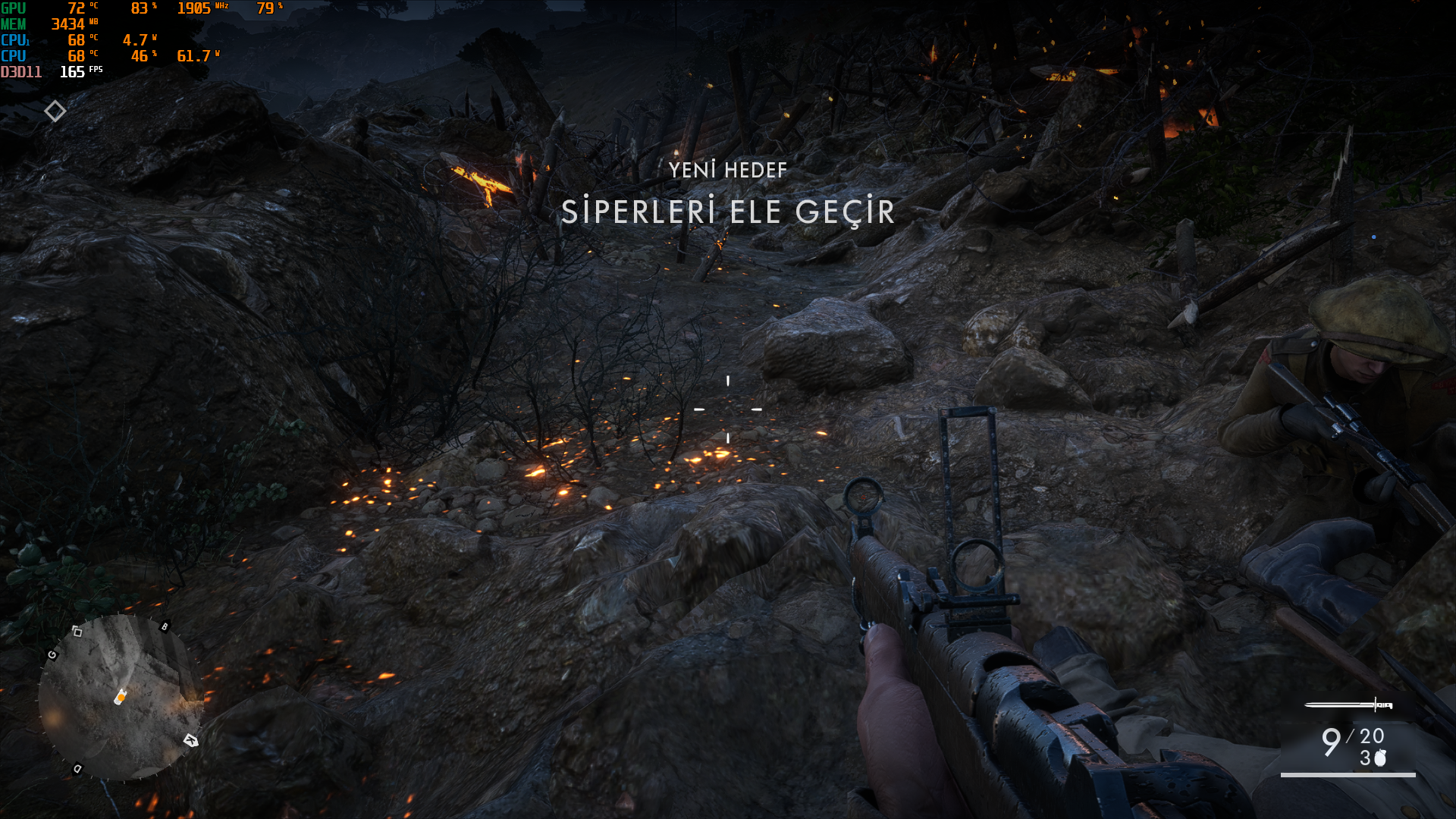Select the grenade icon

pyautogui.click(x=1380, y=758)
